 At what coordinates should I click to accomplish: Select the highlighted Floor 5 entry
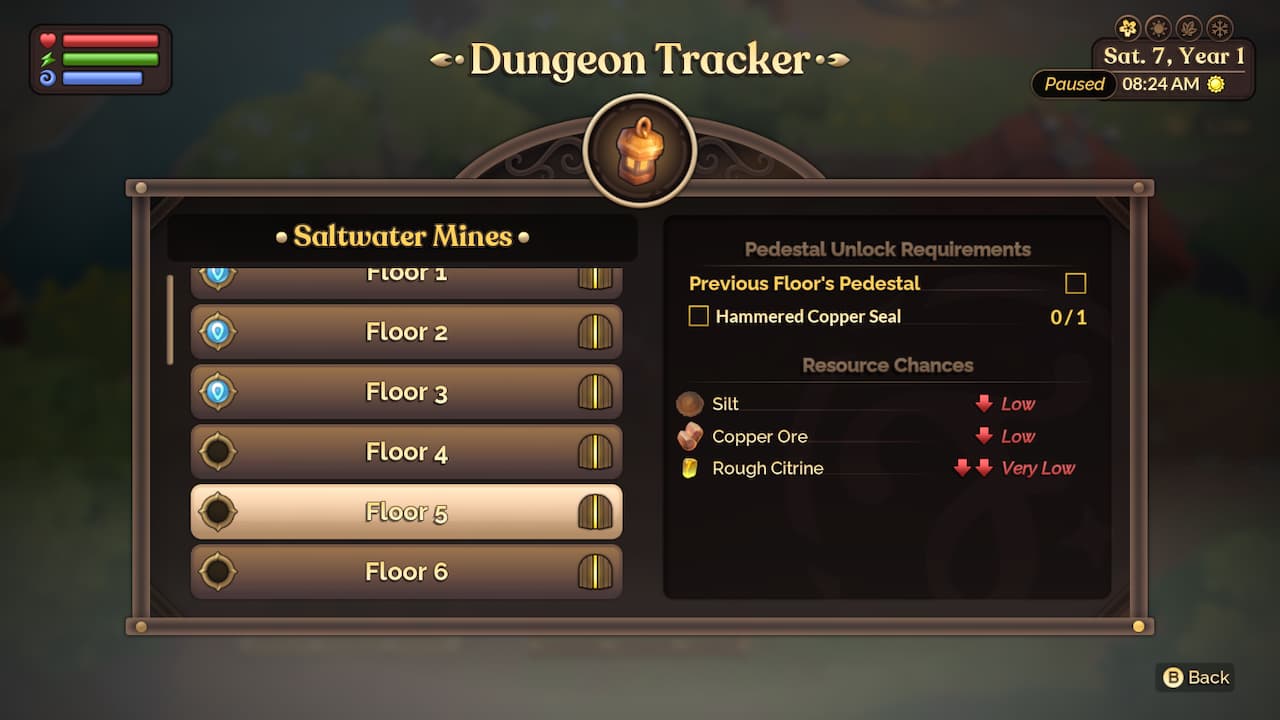405,511
